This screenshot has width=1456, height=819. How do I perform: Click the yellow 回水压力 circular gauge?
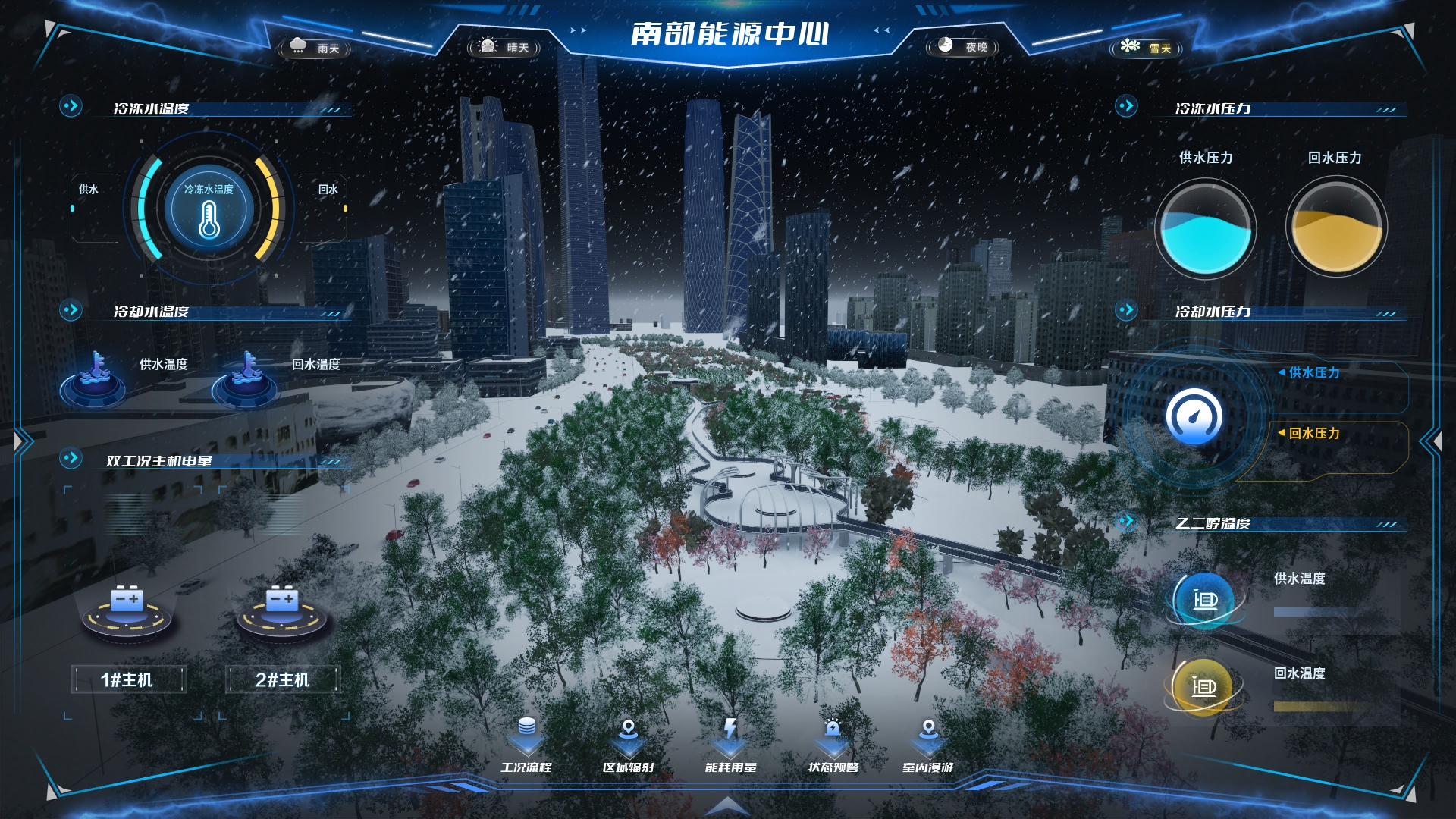coord(1334,227)
